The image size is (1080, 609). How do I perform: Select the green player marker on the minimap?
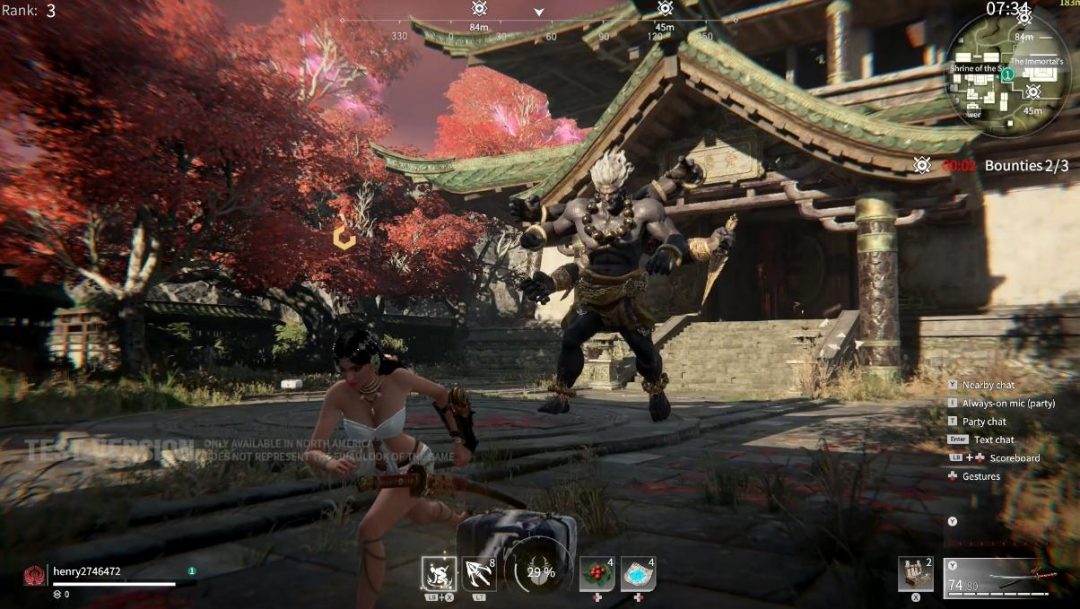[1009, 74]
